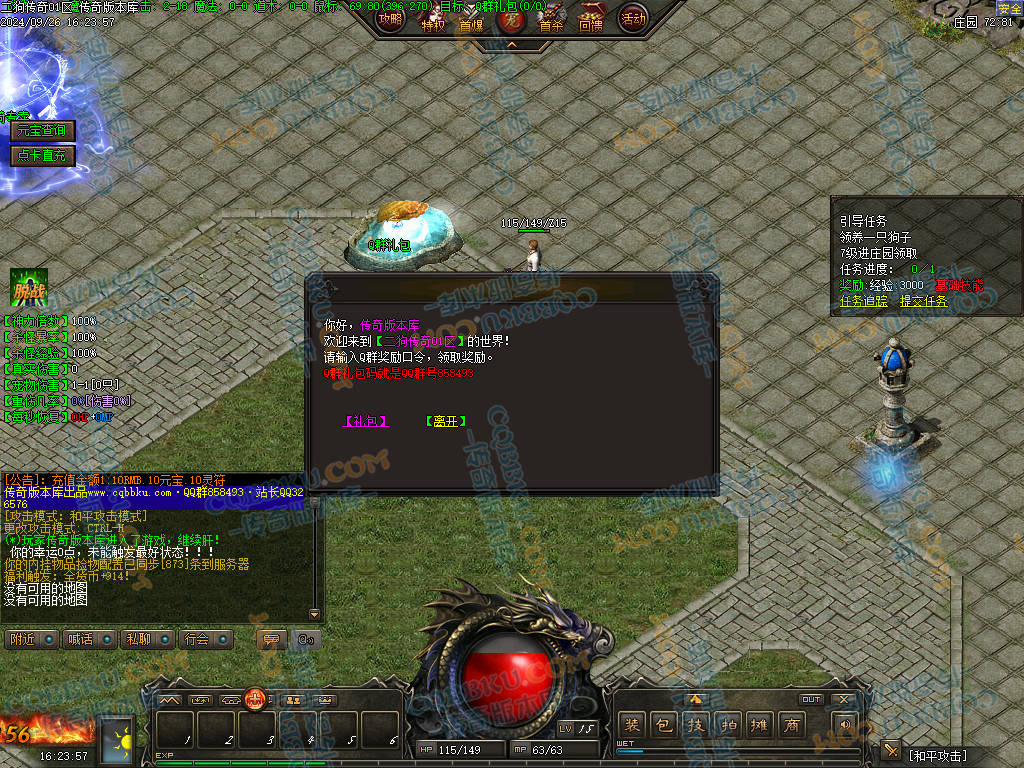Open the 回馈 rewards chest icon
The image size is (1024, 768).
pyautogui.click(x=591, y=19)
